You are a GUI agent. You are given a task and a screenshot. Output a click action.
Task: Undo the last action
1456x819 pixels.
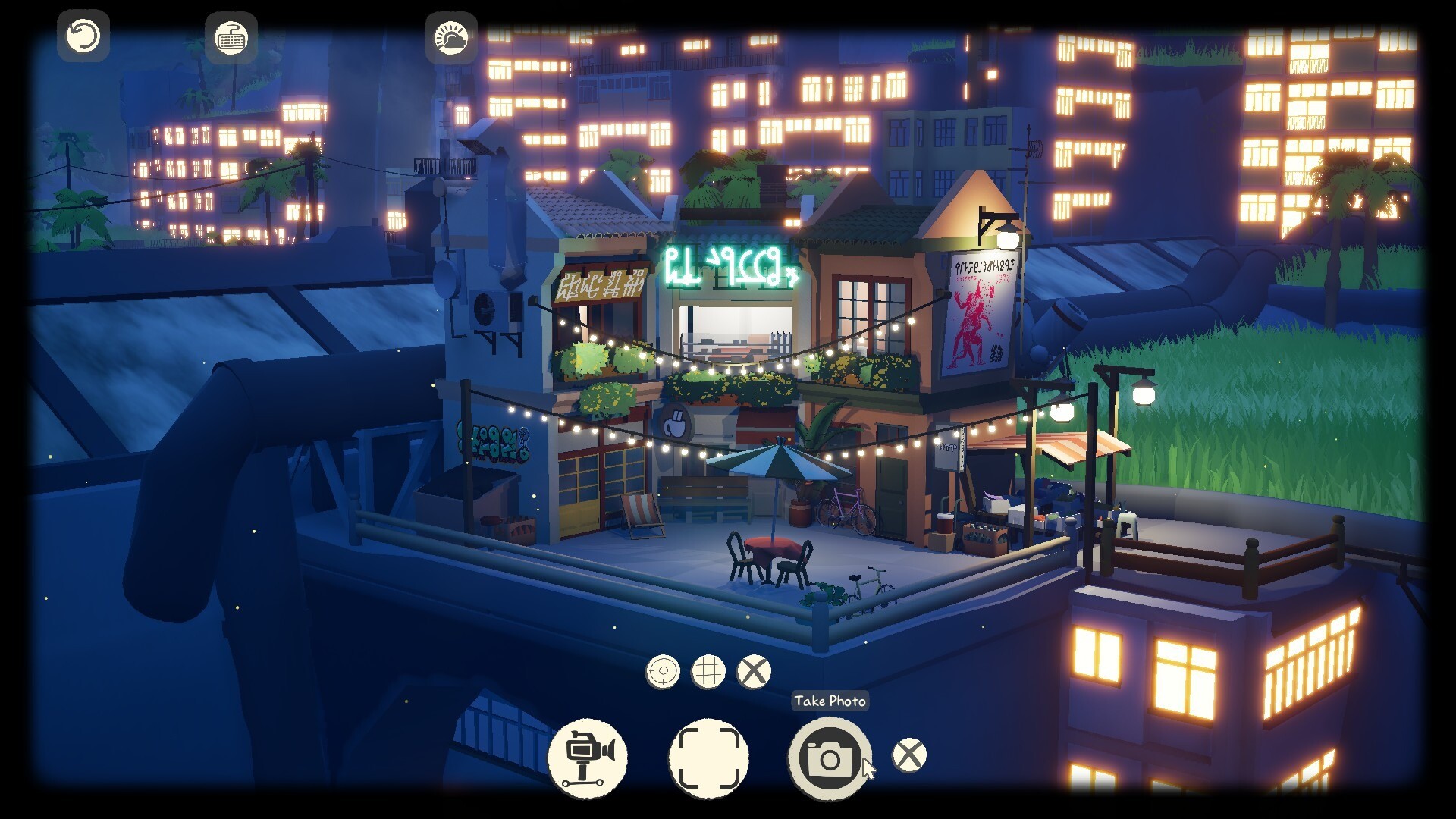click(82, 36)
